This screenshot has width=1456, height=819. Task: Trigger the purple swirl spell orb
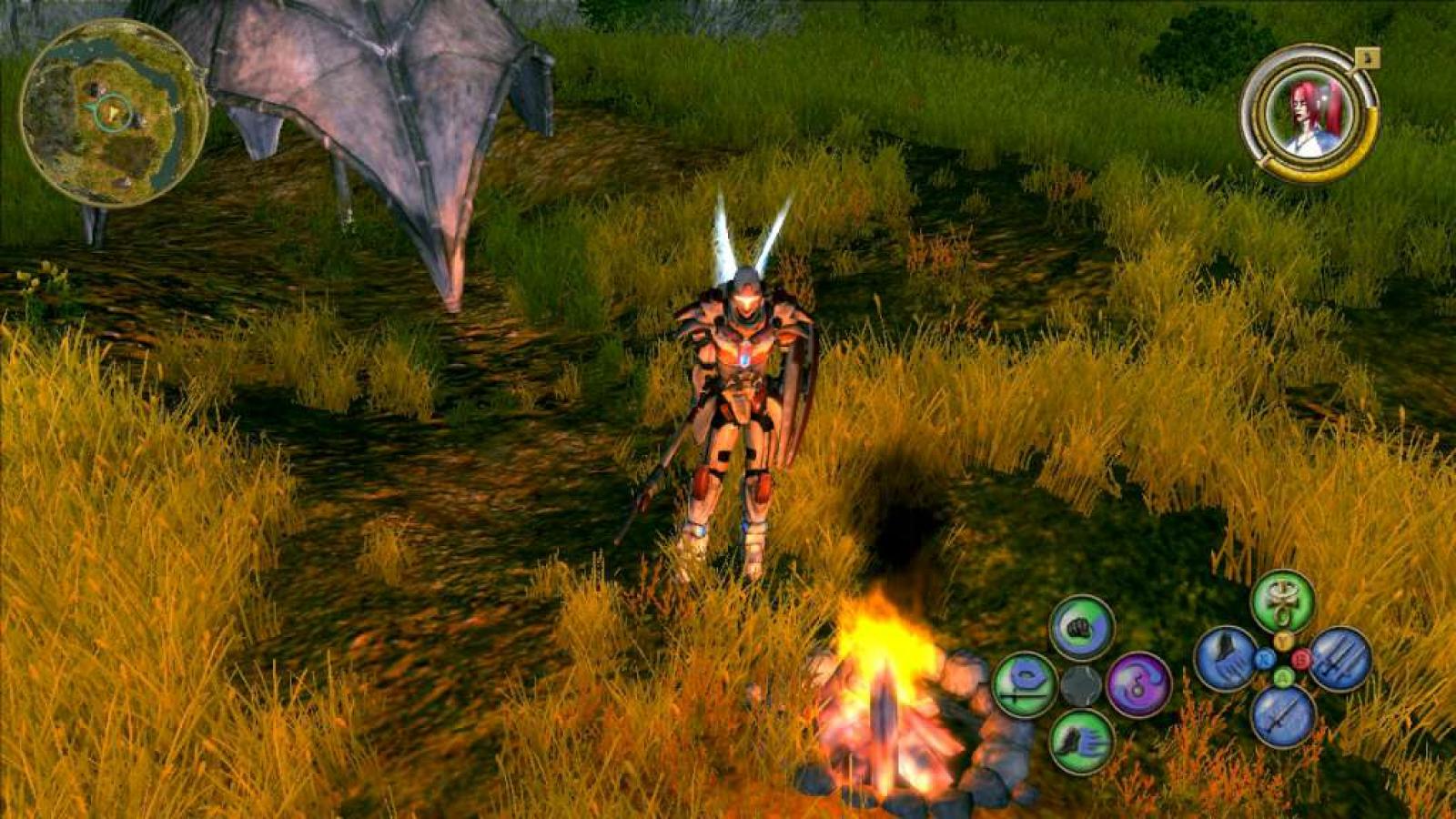coord(1138,684)
